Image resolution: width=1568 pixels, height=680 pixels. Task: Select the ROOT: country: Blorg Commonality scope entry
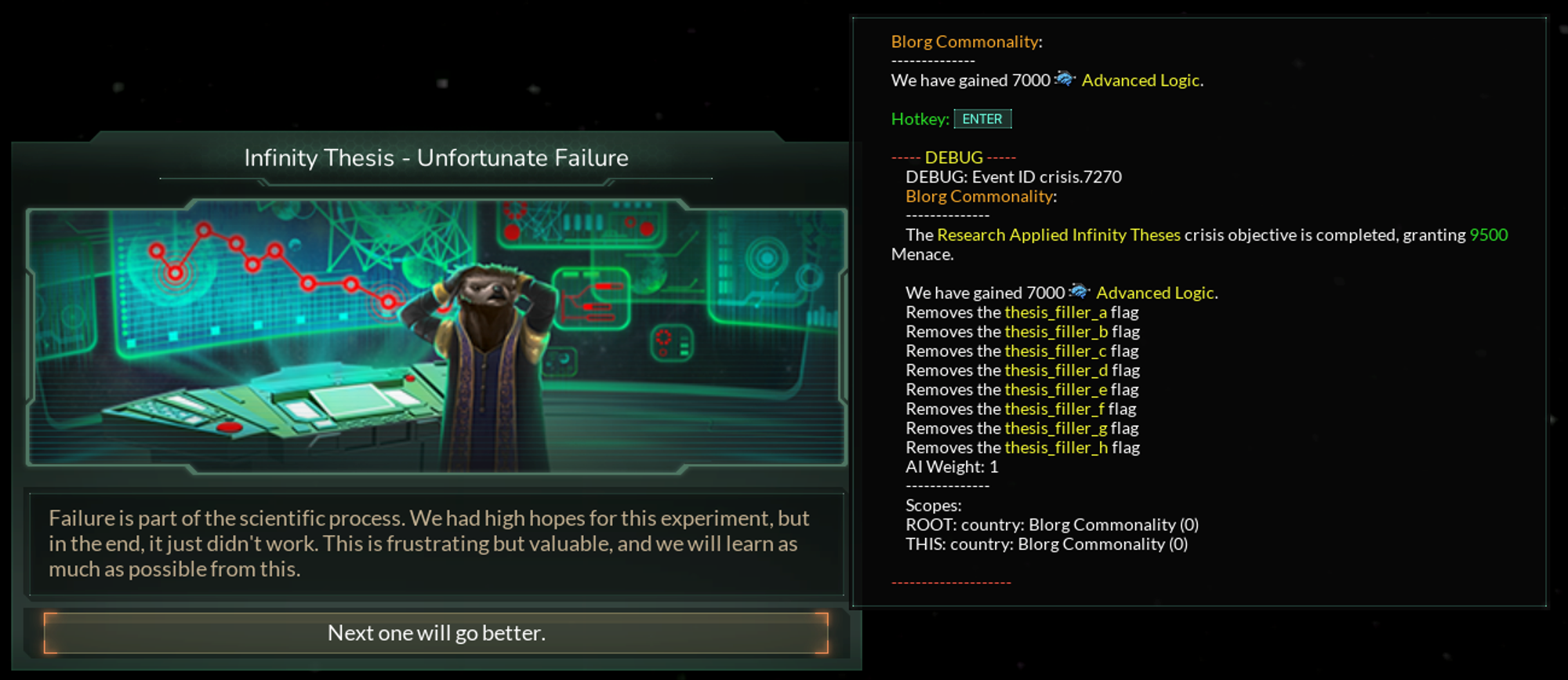point(1050,524)
